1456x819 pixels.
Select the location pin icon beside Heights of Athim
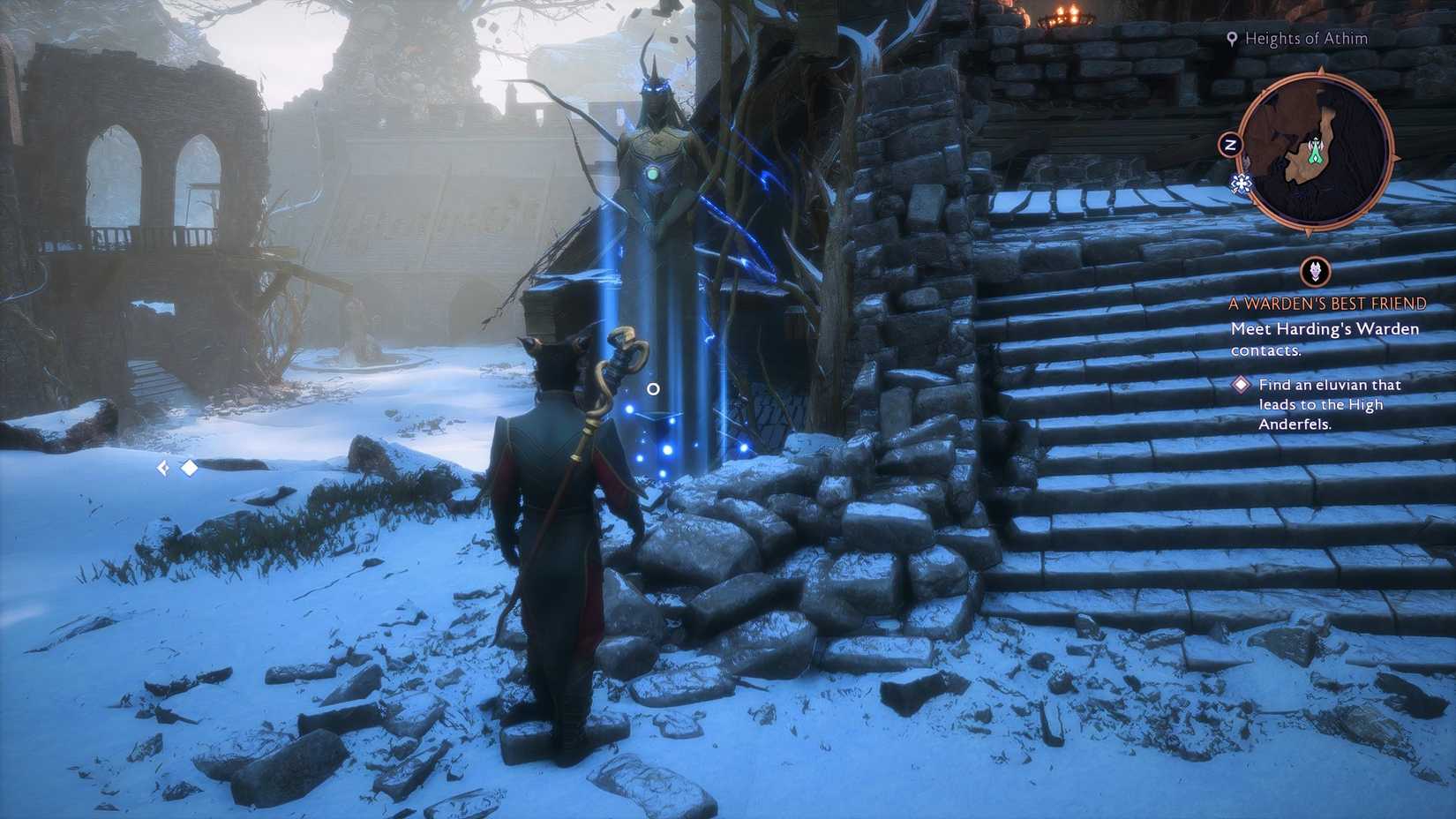pos(1233,39)
